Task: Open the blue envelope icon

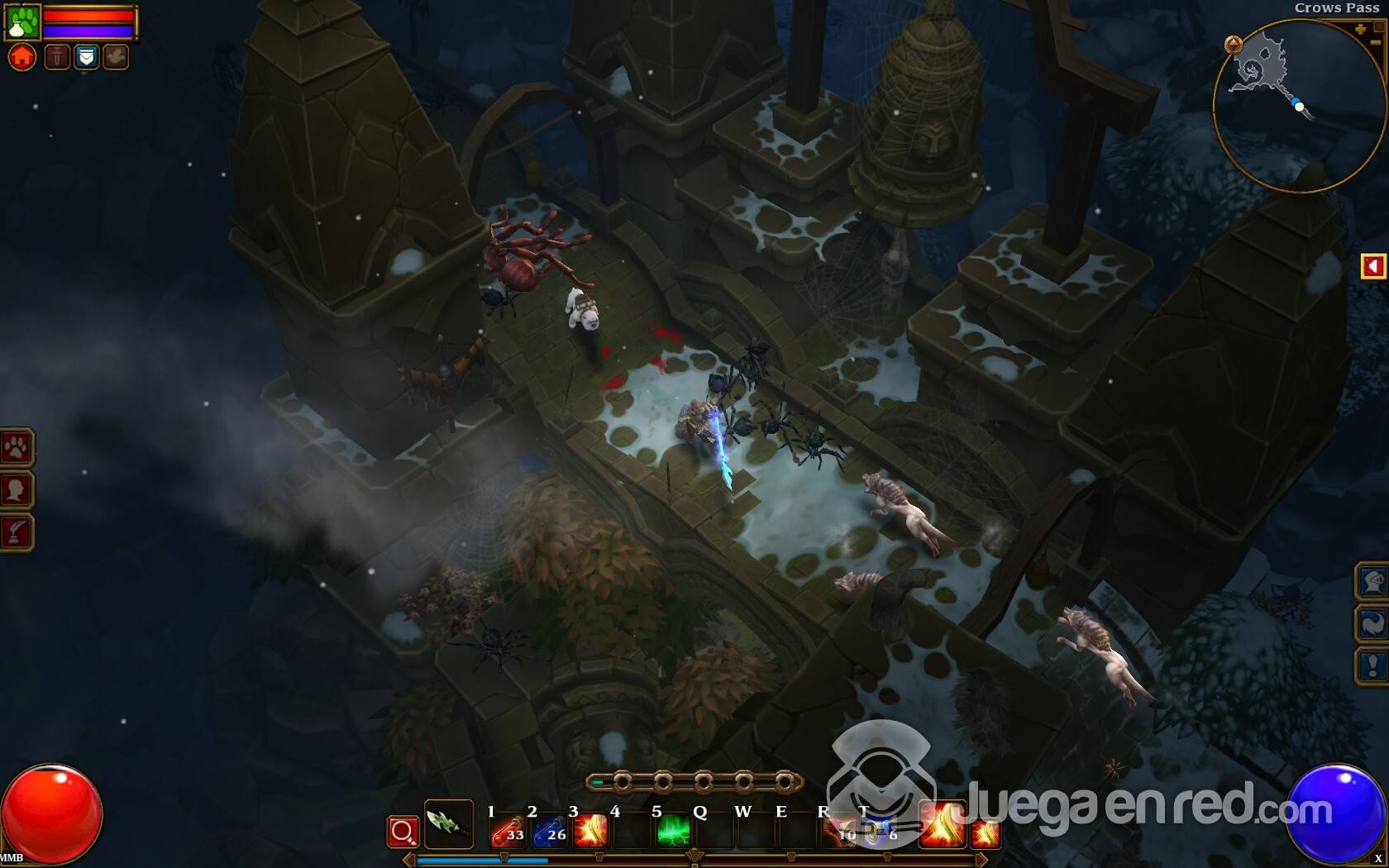Action: [x=86, y=57]
